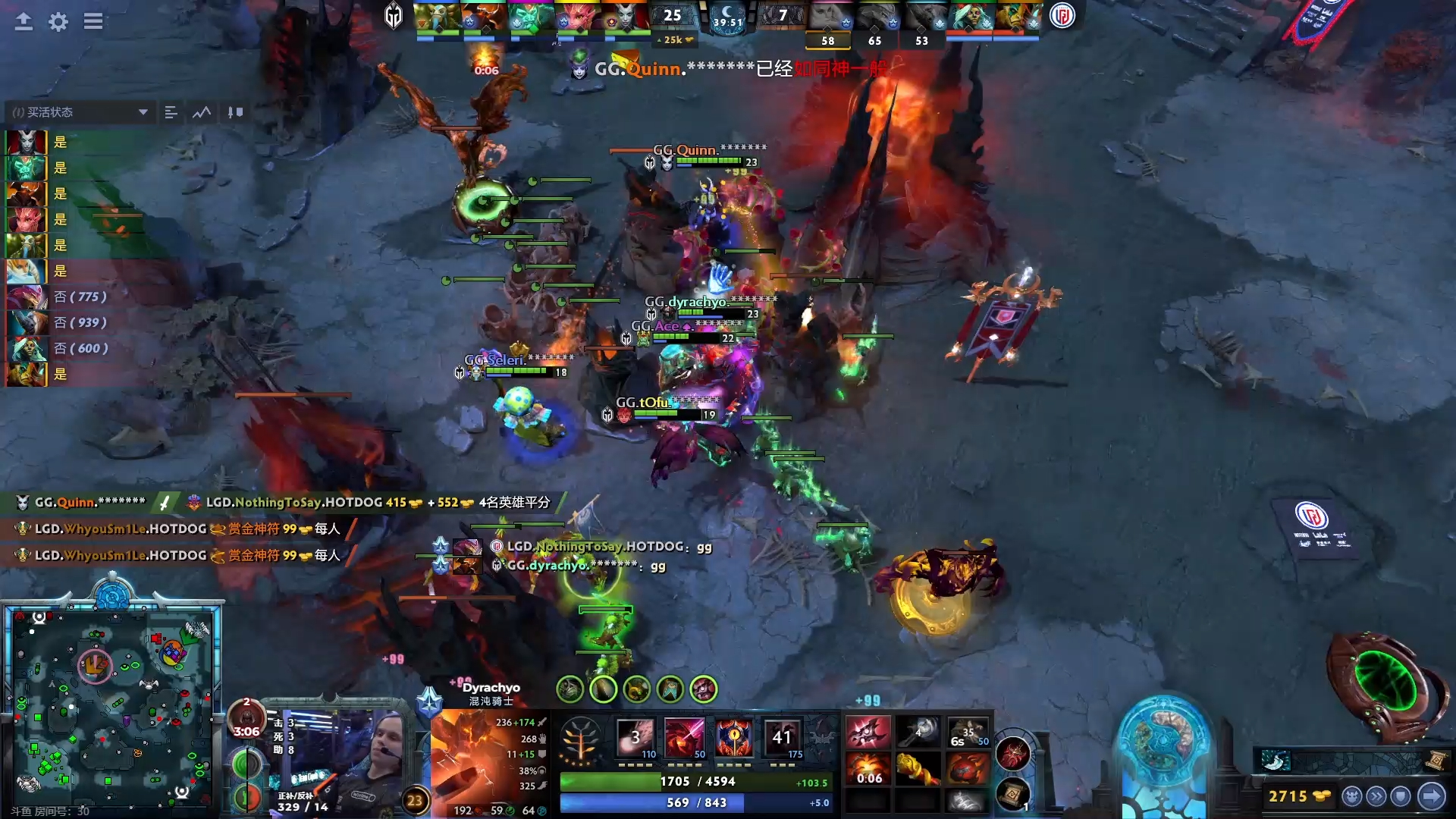Select the top-bar hero portrait beside the GG logo

[437, 17]
